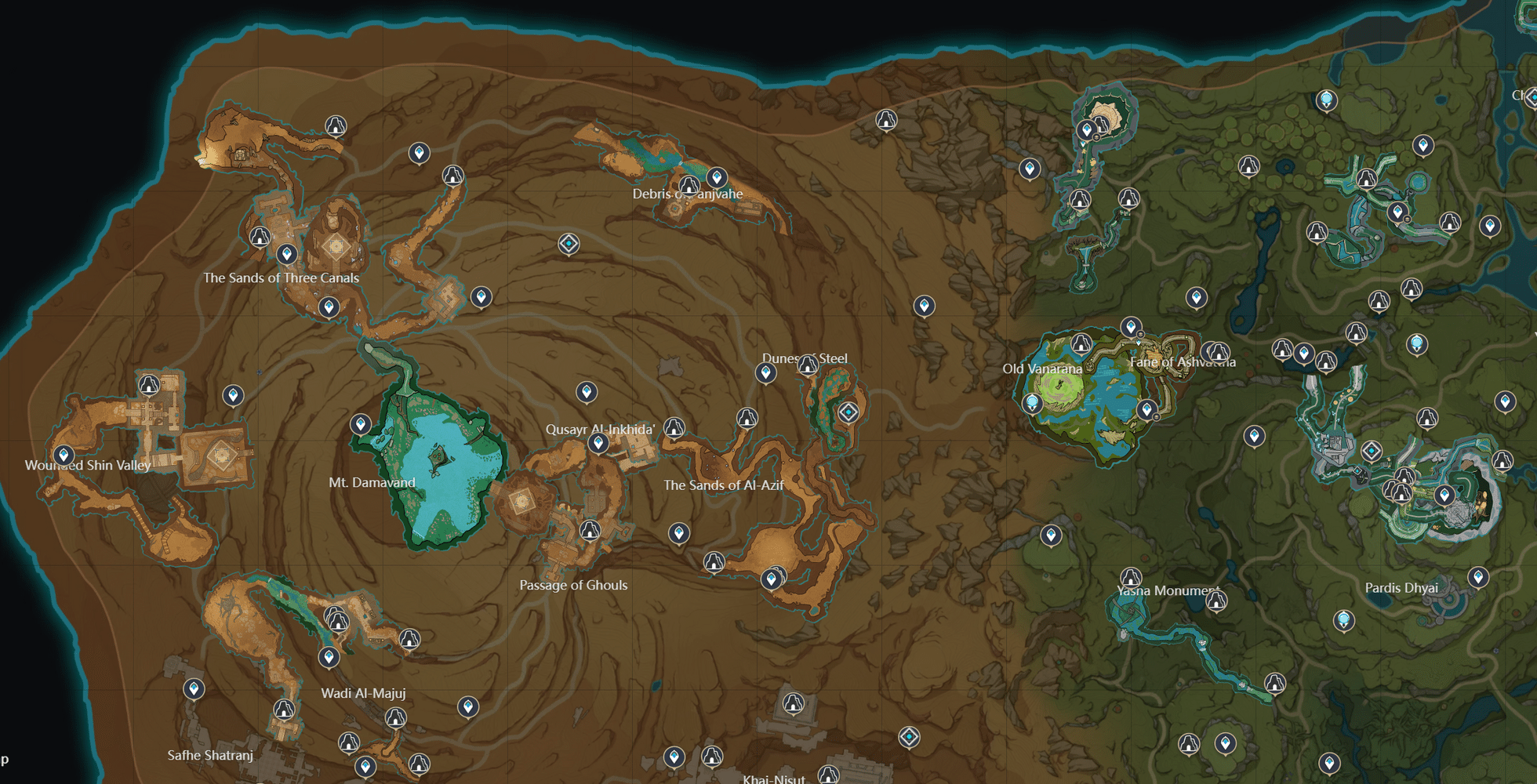Select the teleport waypoint in Wounded Shin Valley

[63, 454]
